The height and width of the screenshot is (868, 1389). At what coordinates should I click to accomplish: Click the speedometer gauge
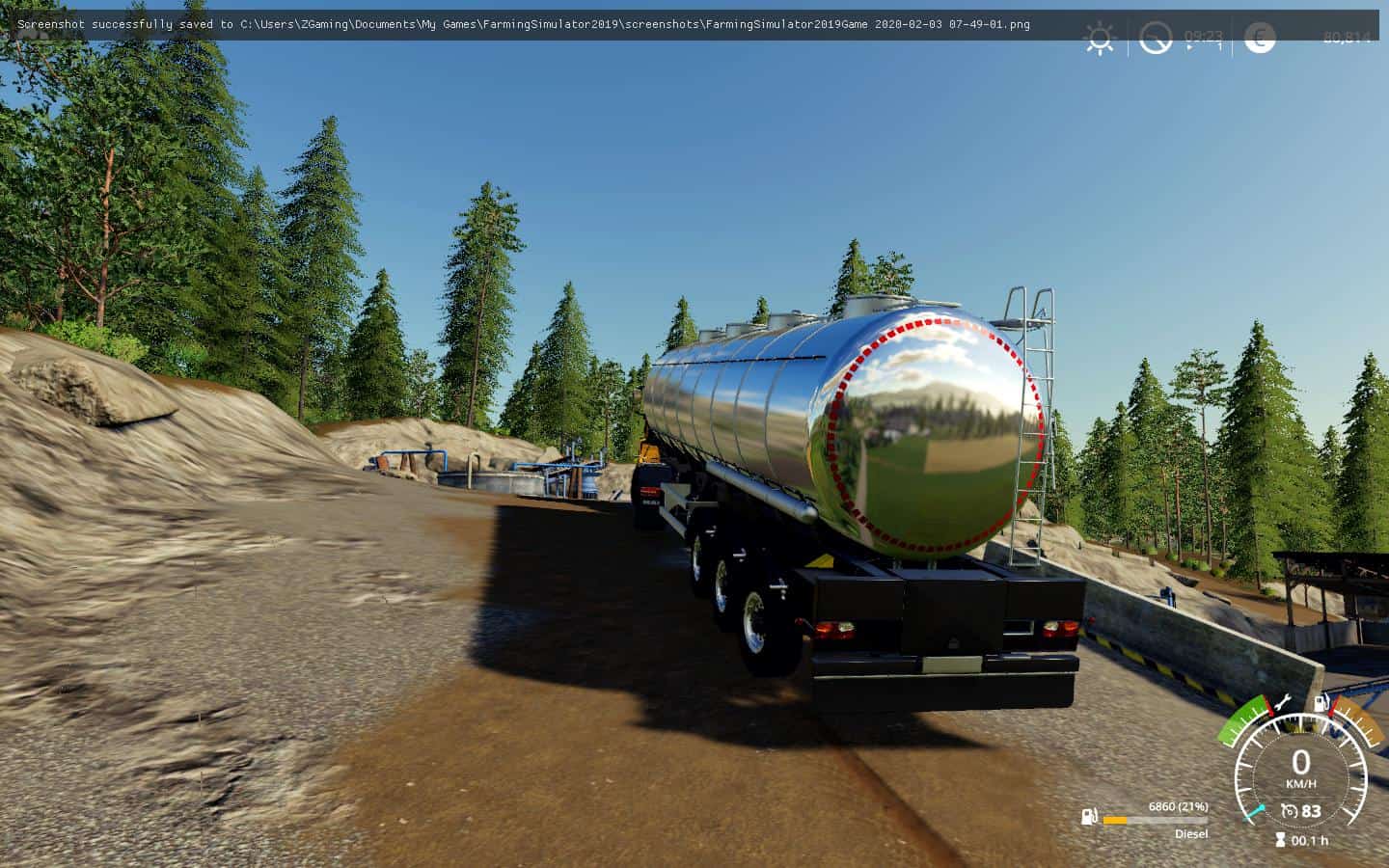tap(1300, 770)
